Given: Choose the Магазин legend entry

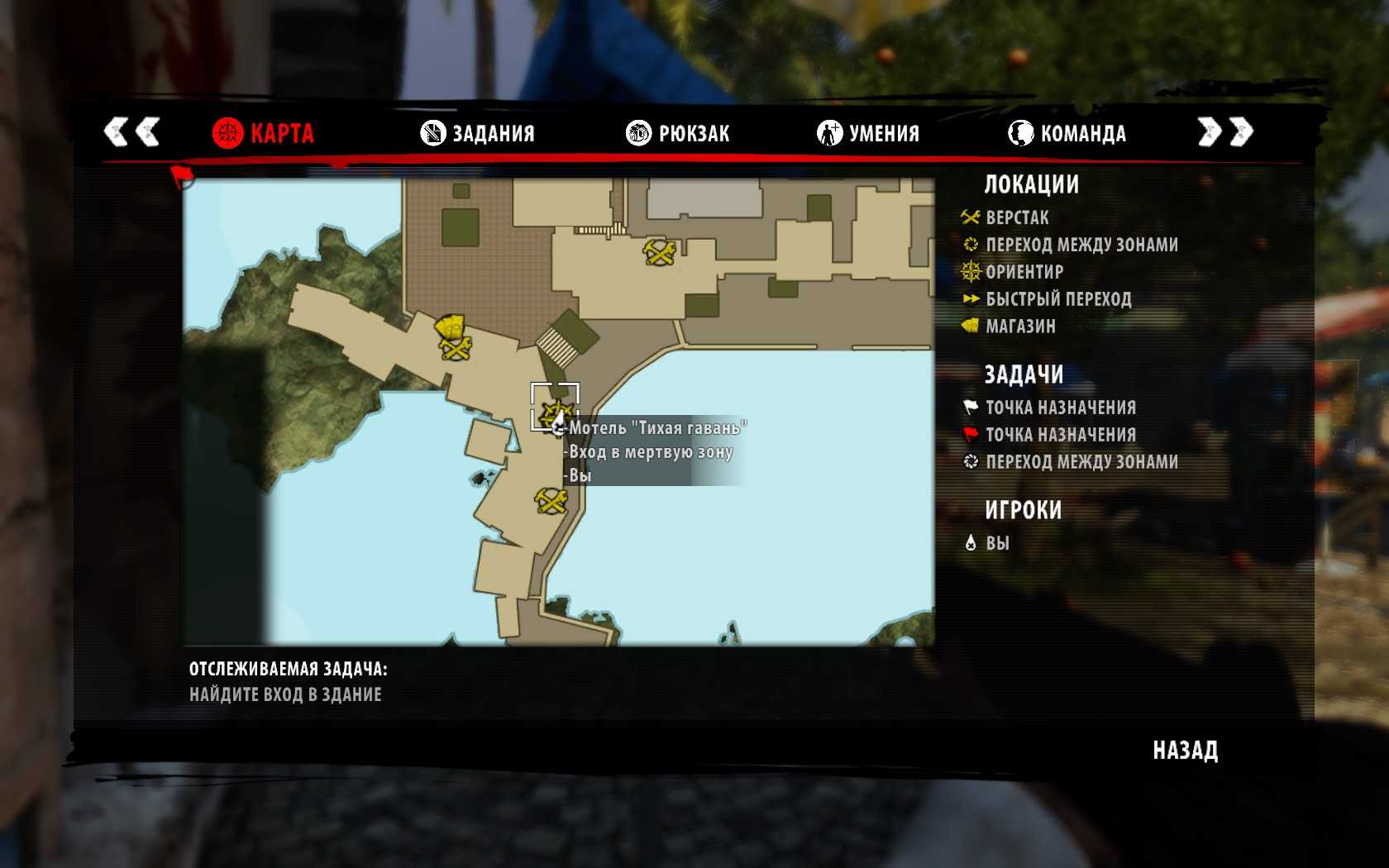Looking at the screenshot, I should (x=1020, y=327).
